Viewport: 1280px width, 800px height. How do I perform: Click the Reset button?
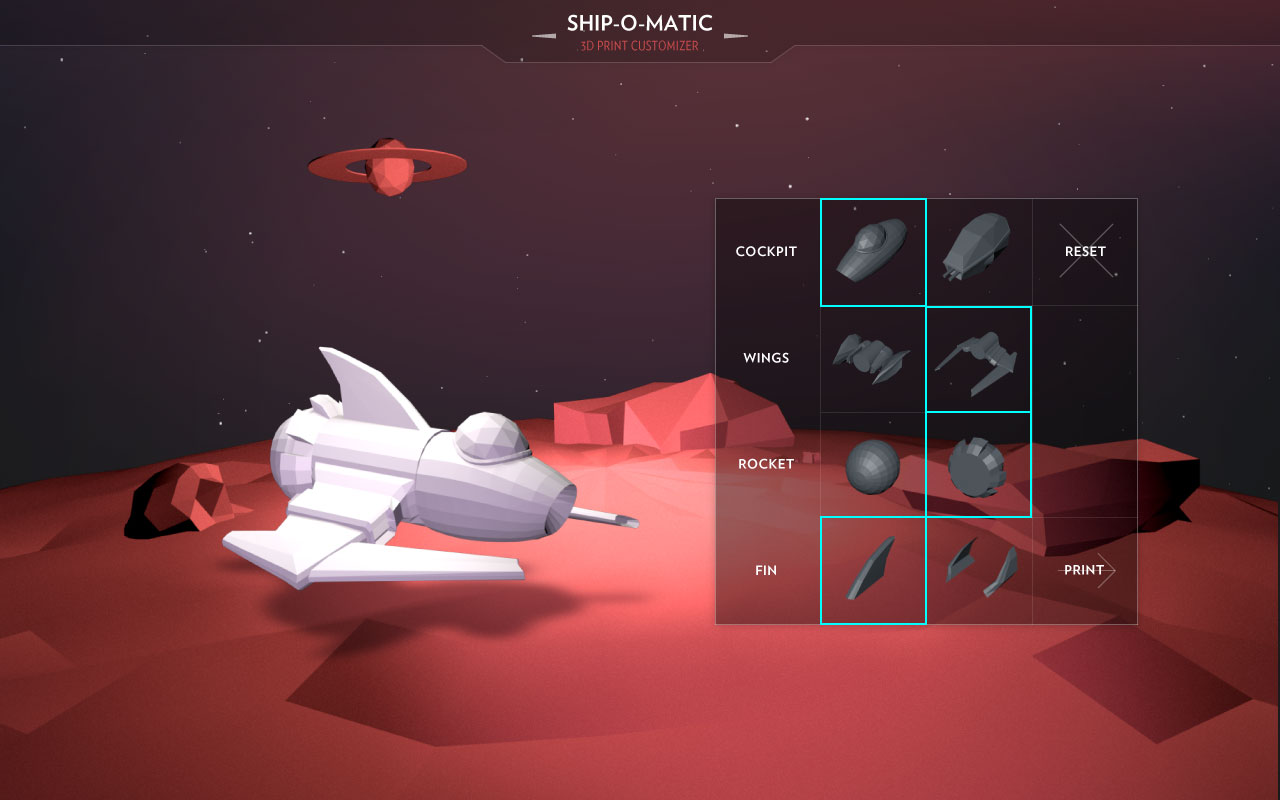(x=1085, y=252)
